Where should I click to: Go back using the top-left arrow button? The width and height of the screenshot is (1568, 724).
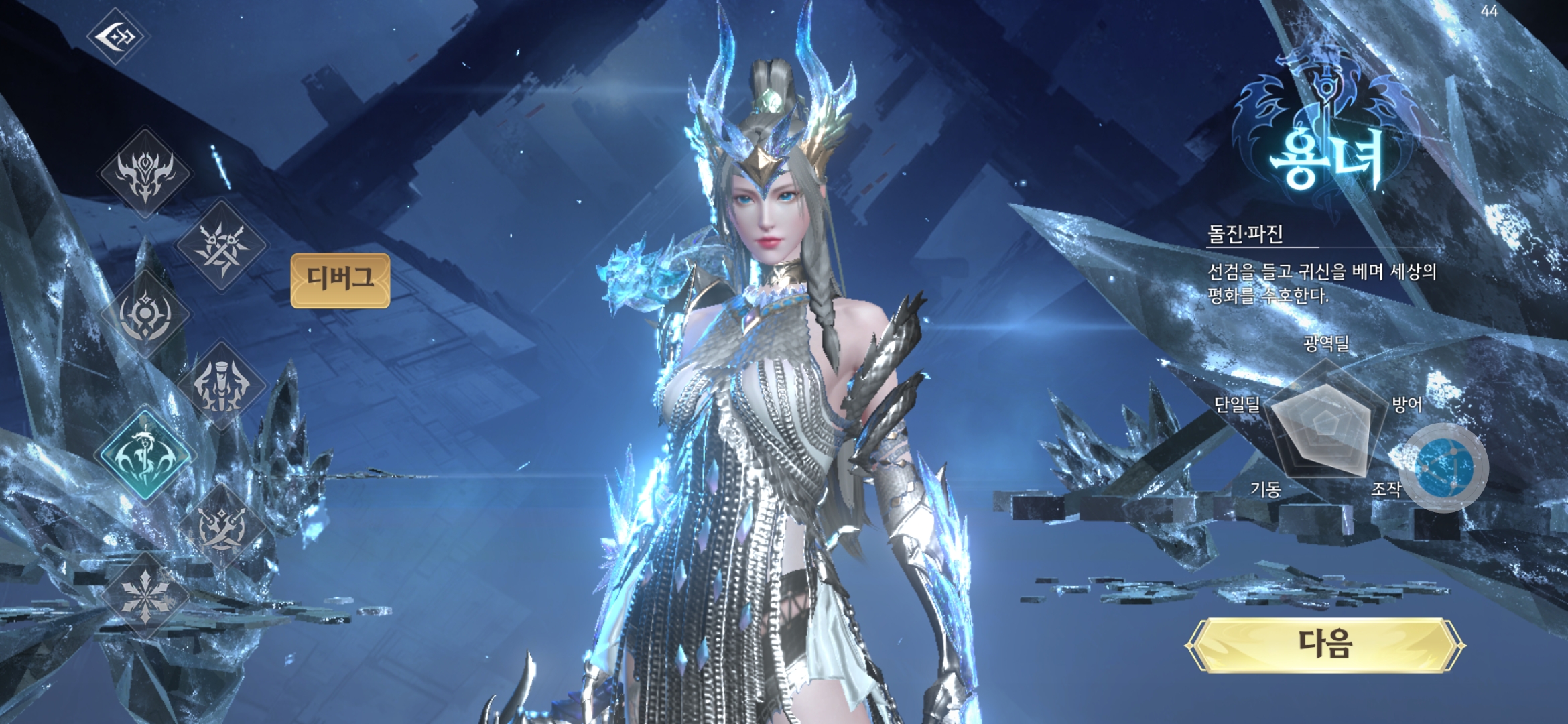117,36
